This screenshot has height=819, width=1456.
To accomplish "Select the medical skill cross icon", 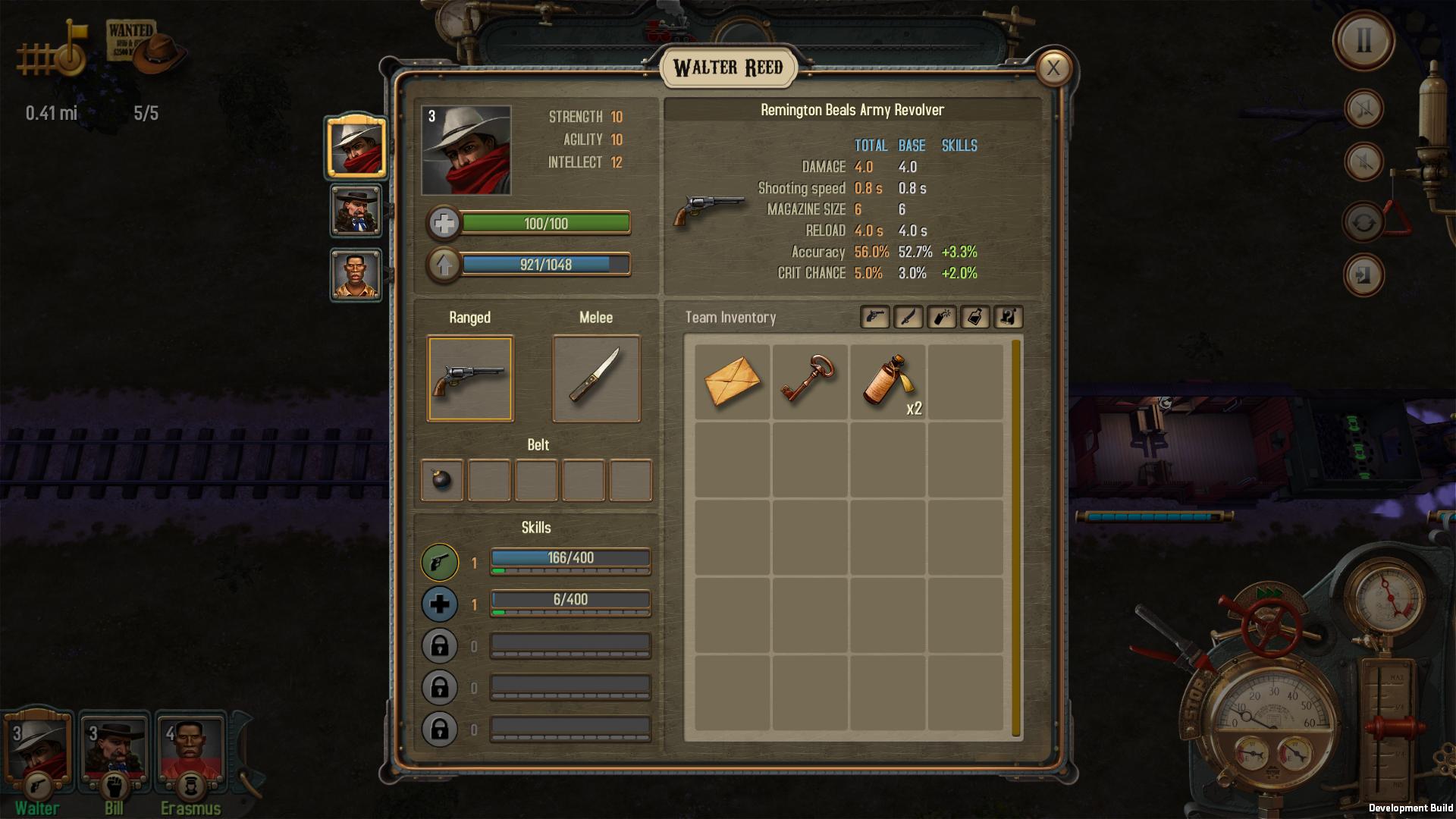I will point(441,604).
